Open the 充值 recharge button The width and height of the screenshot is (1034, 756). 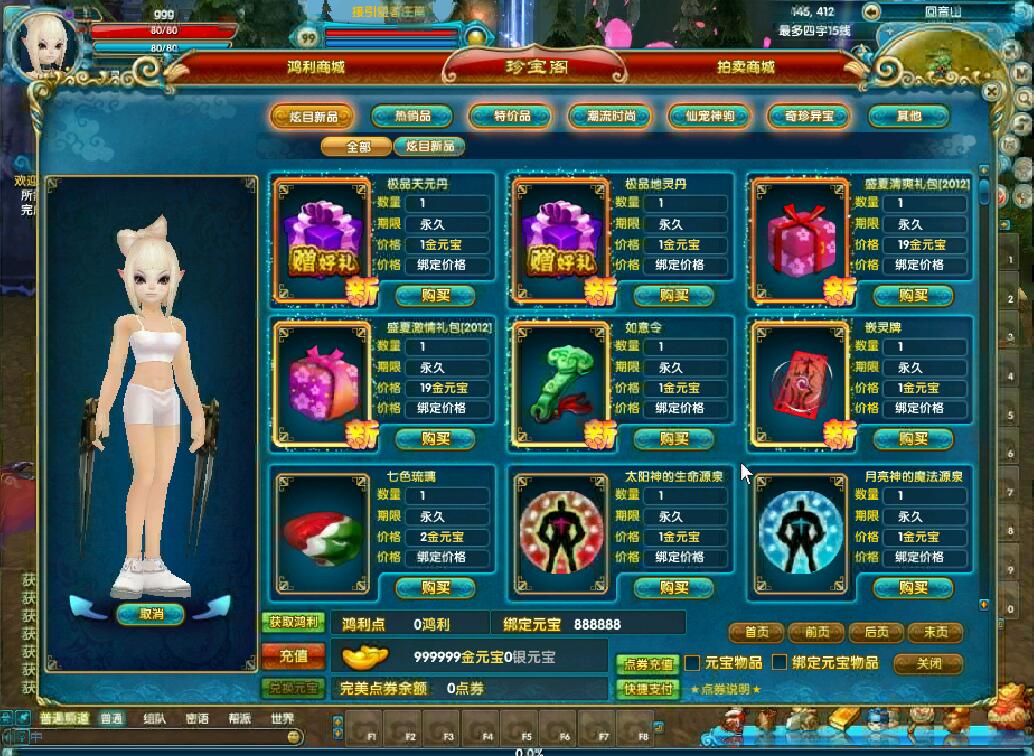pyautogui.click(x=292, y=655)
